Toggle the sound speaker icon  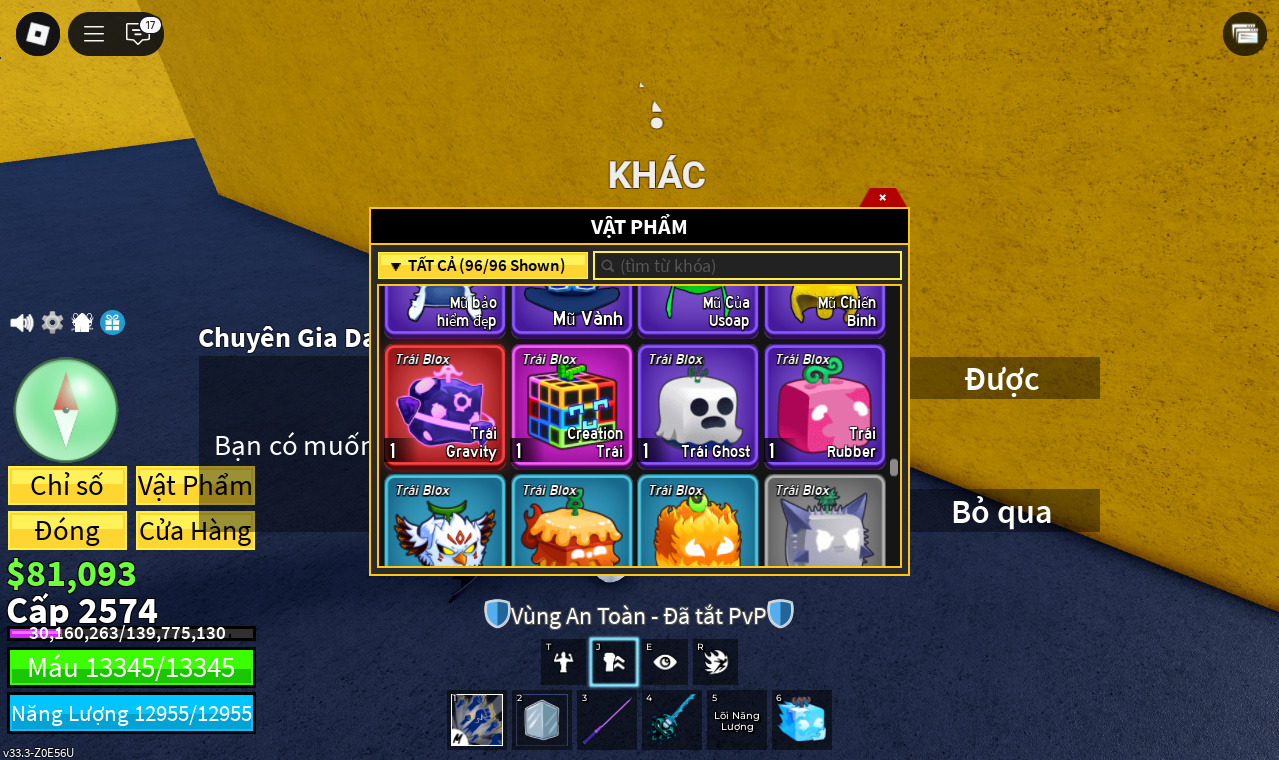coord(21,323)
